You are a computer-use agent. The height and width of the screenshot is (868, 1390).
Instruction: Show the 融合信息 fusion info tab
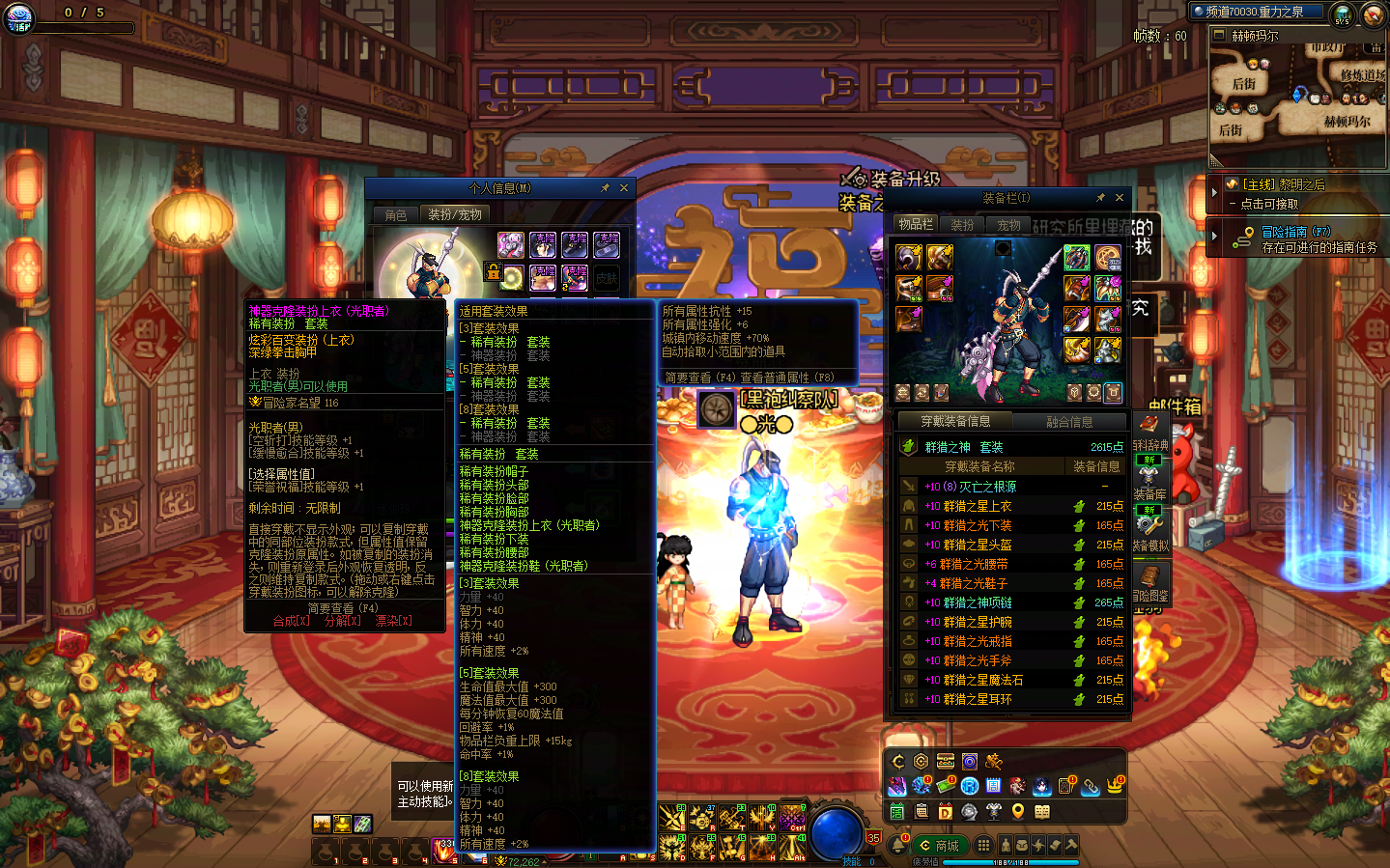(1069, 422)
